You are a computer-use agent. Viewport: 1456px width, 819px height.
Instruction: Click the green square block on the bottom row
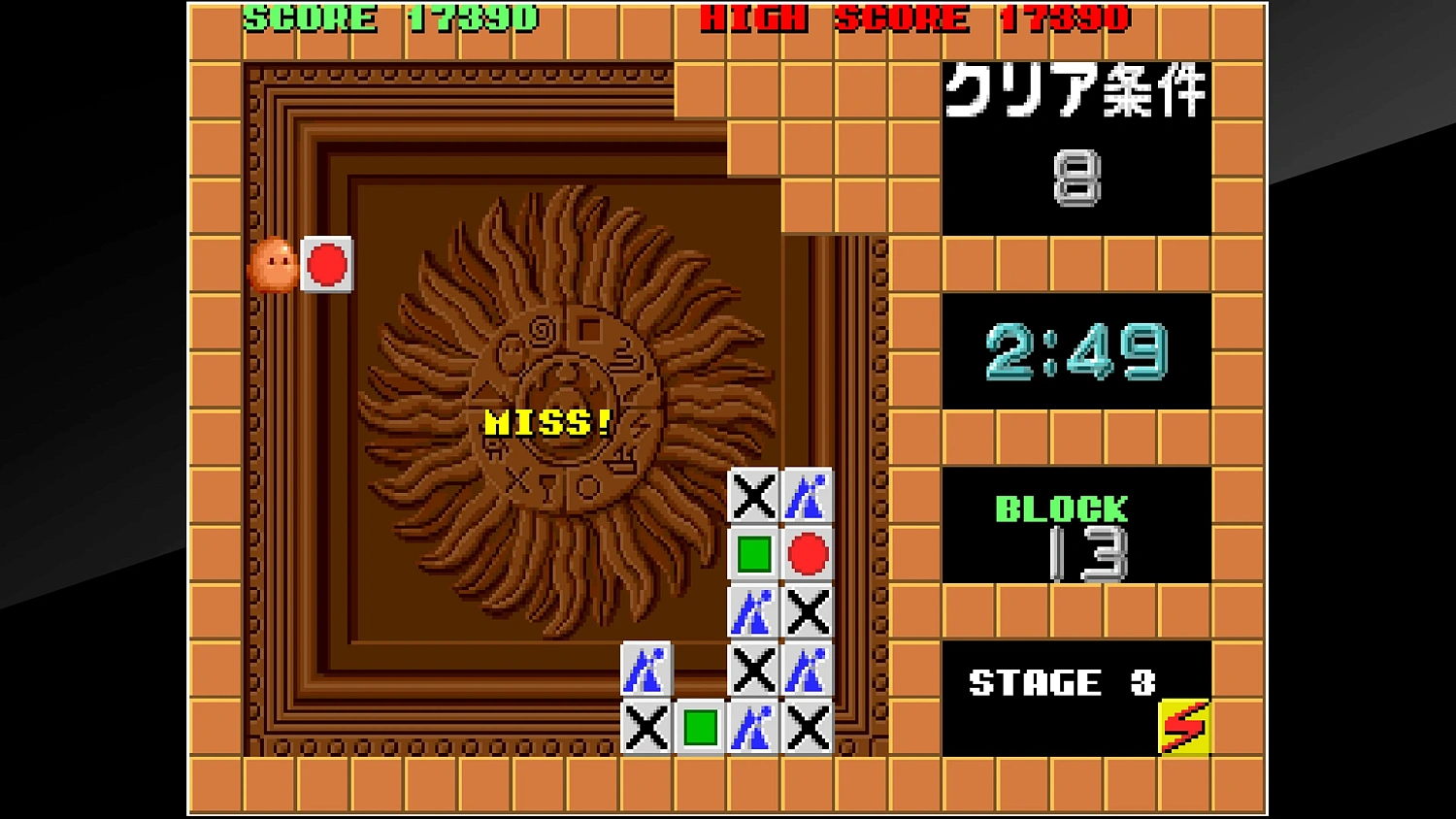[701, 728]
